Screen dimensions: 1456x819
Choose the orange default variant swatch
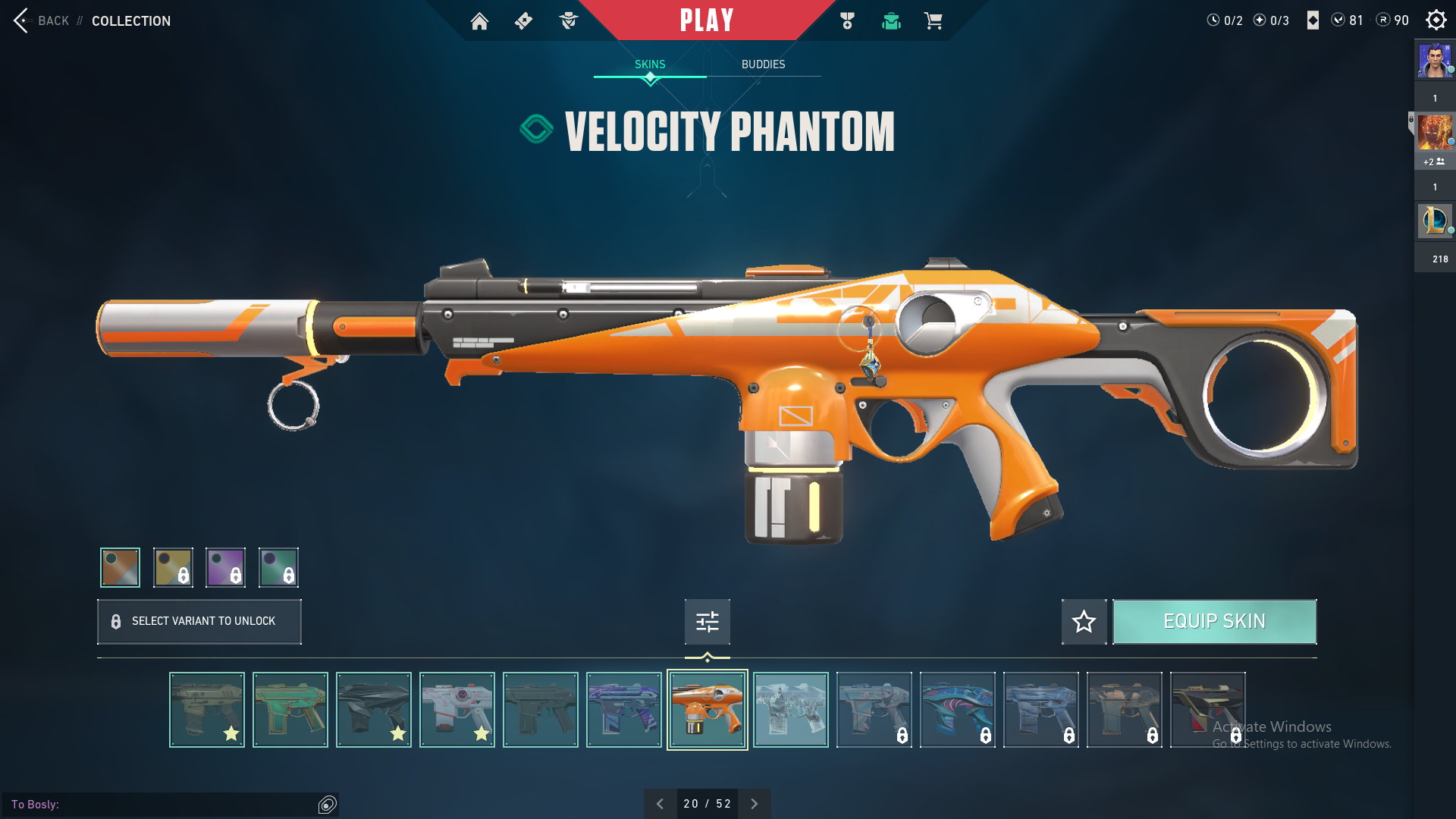click(x=121, y=567)
